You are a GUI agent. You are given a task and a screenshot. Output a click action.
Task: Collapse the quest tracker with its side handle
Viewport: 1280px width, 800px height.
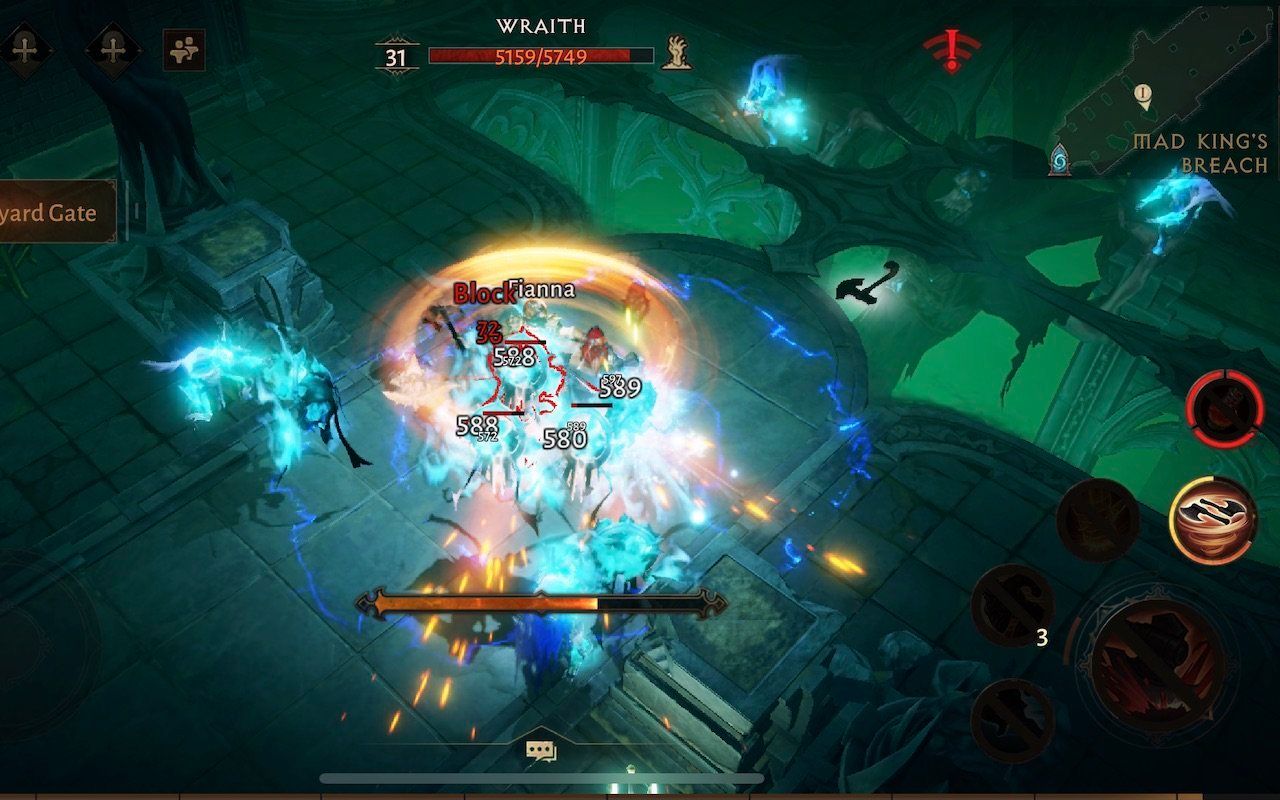tap(135, 212)
